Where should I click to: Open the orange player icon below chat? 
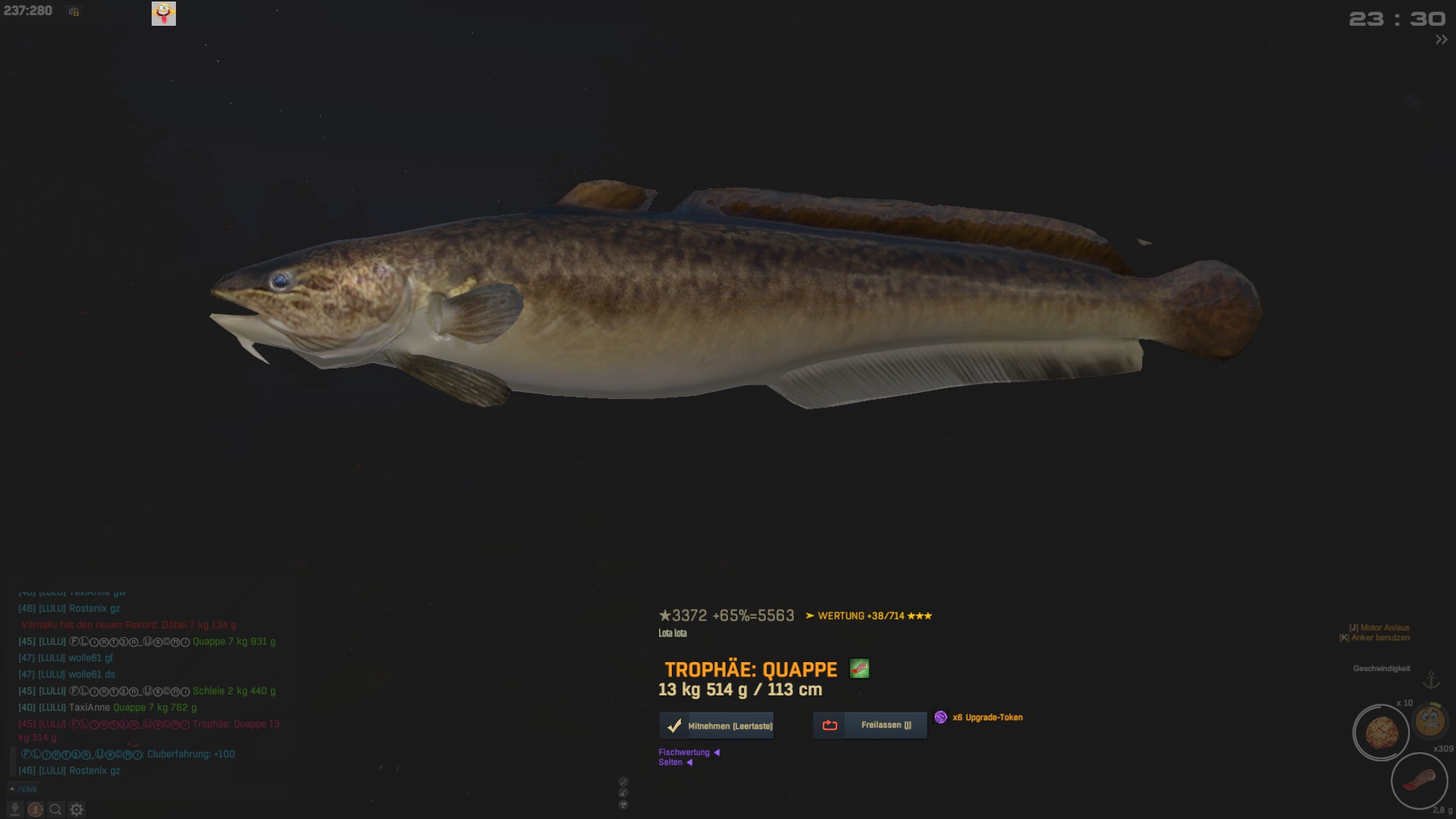[35, 810]
